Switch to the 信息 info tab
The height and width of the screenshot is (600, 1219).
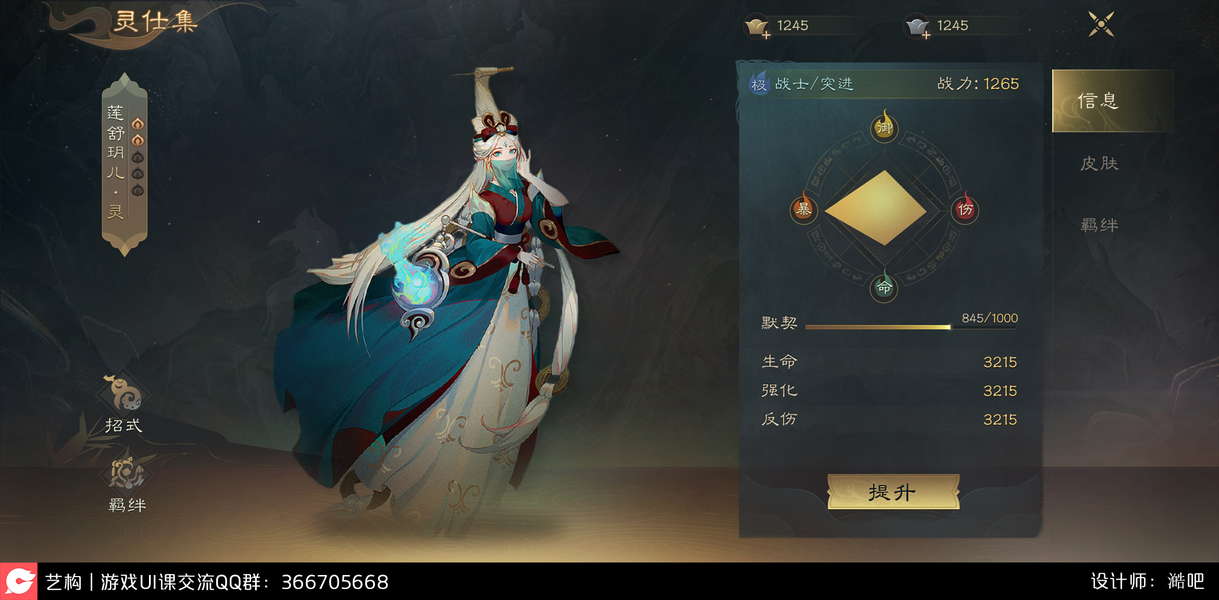1098,101
